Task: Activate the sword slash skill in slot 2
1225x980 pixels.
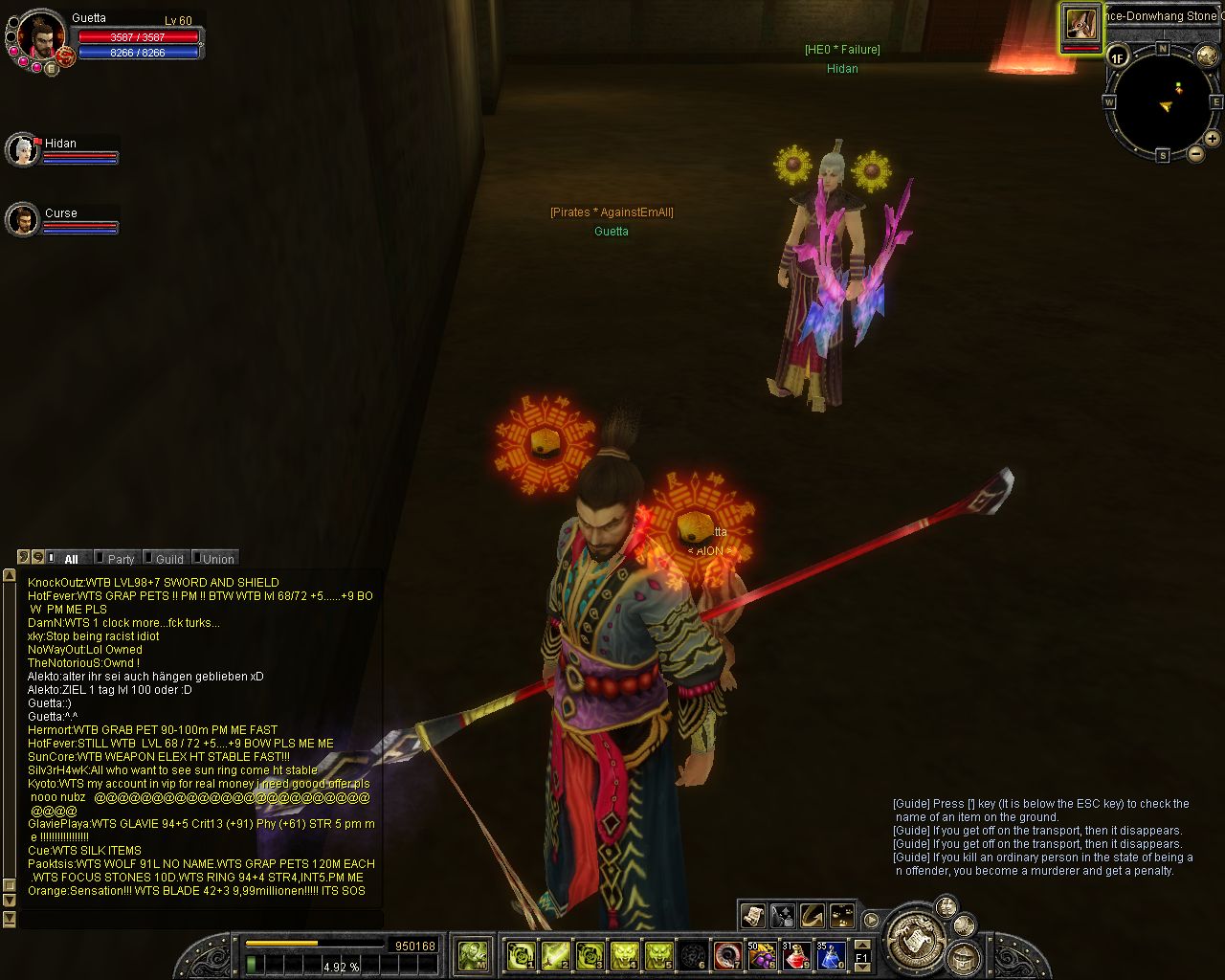Action: coord(556,954)
